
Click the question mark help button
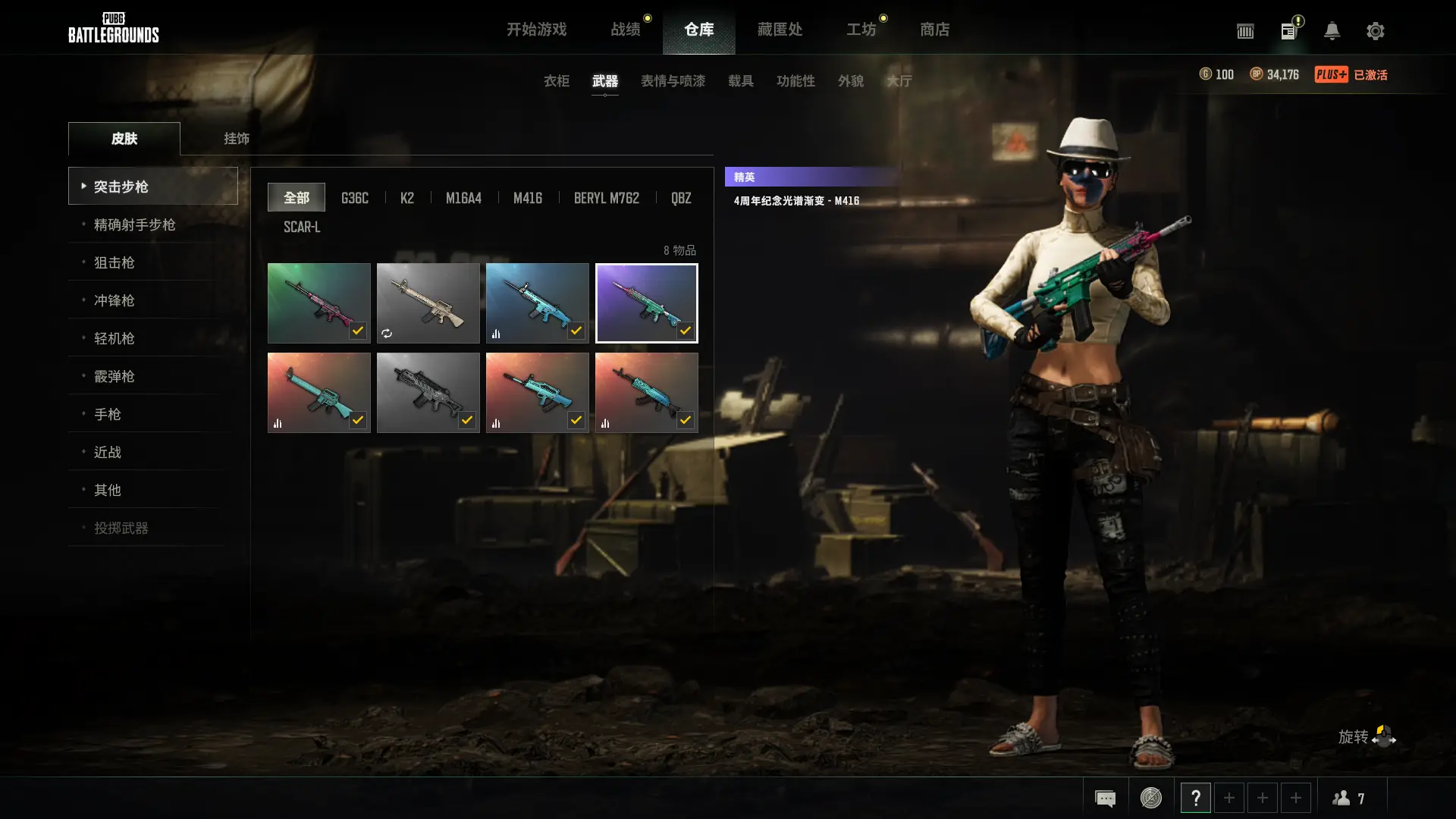tap(1195, 798)
